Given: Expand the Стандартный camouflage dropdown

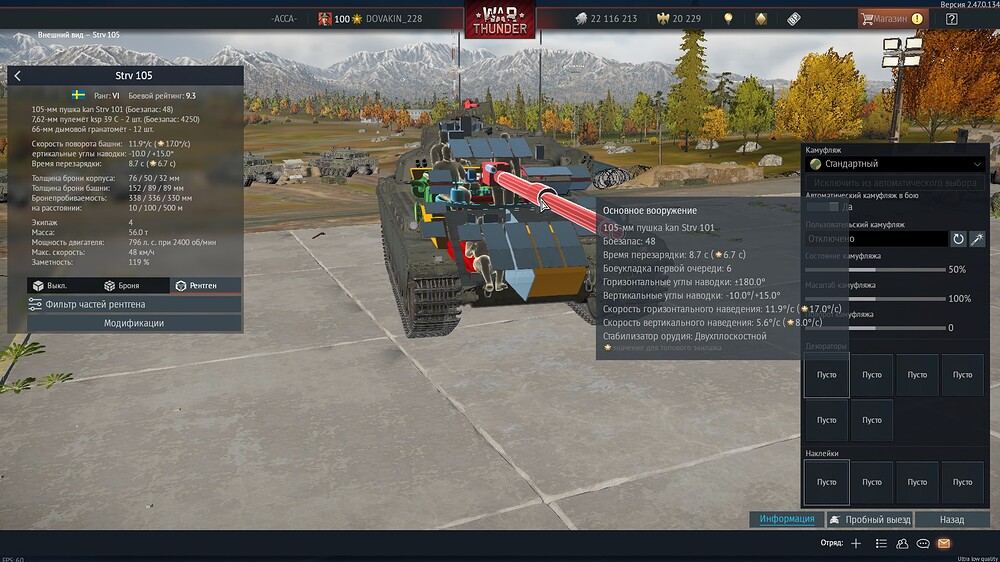Looking at the screenshot, I should point(897,163).
